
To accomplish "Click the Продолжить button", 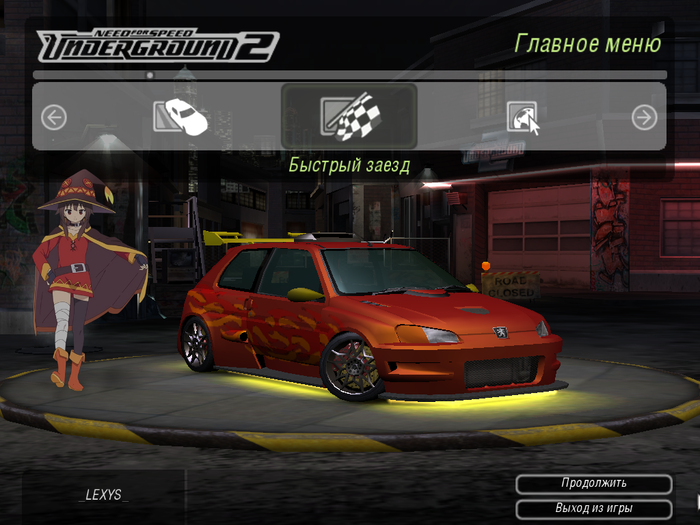I will click(593, 484).
